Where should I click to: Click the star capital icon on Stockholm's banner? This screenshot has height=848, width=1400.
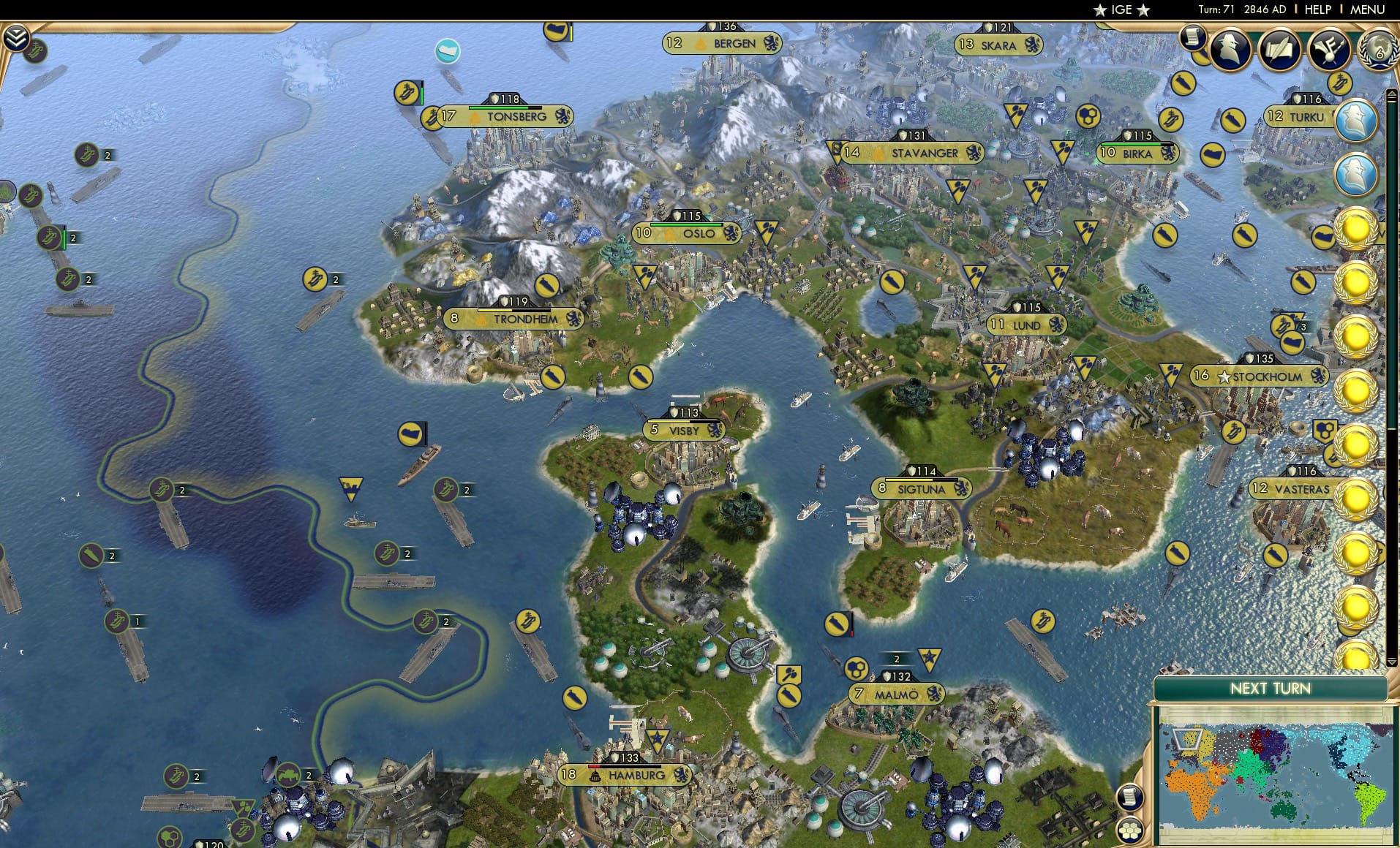(1224, 376)
